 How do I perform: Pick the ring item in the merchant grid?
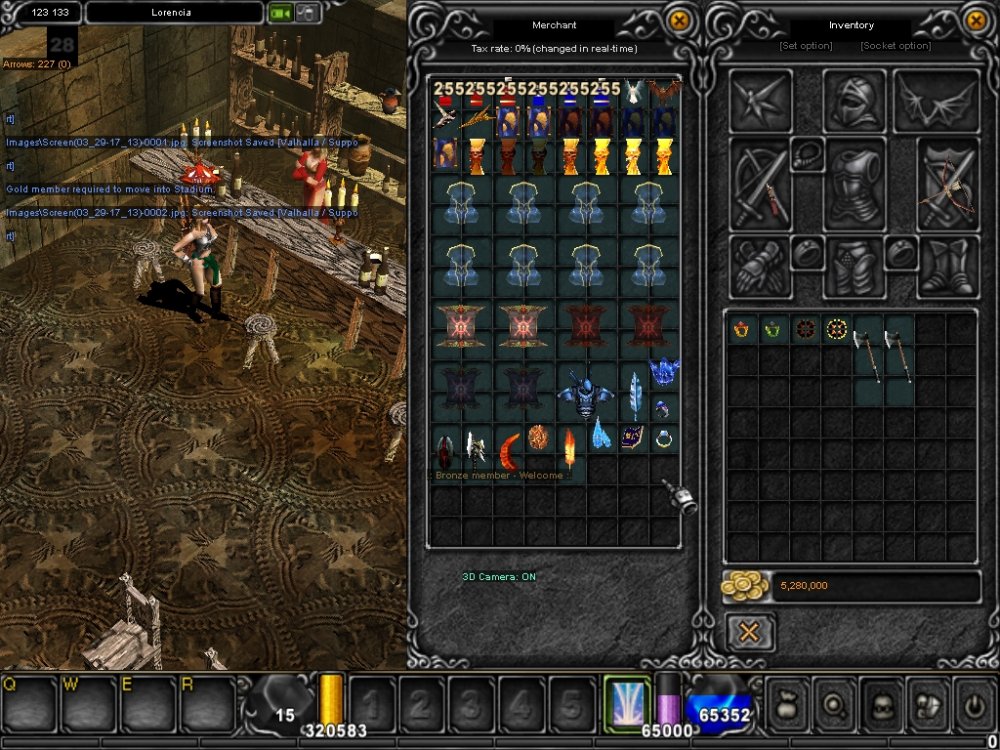click(x=664, y=438)
